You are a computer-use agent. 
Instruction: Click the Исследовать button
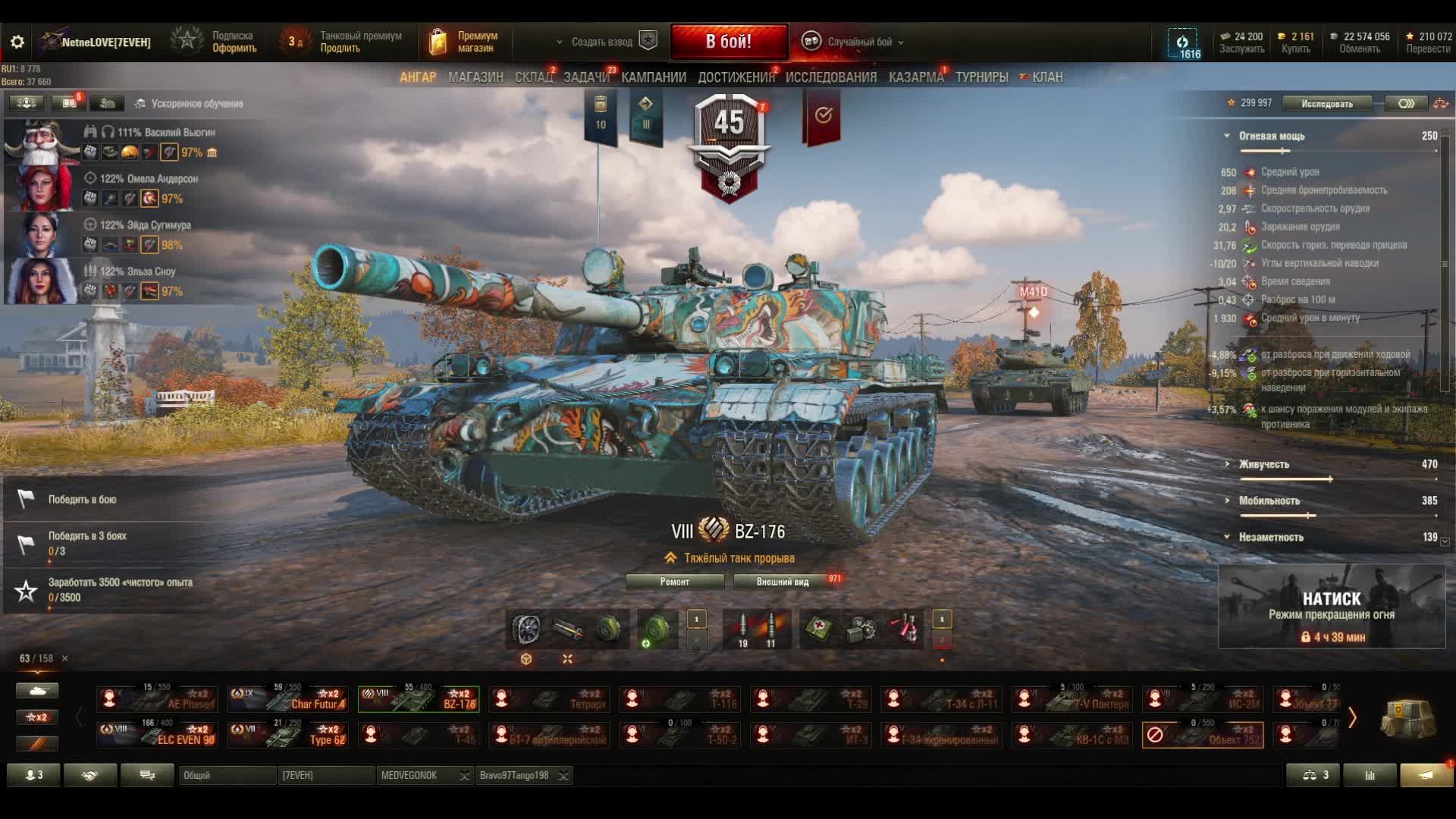pos(1326,104)
